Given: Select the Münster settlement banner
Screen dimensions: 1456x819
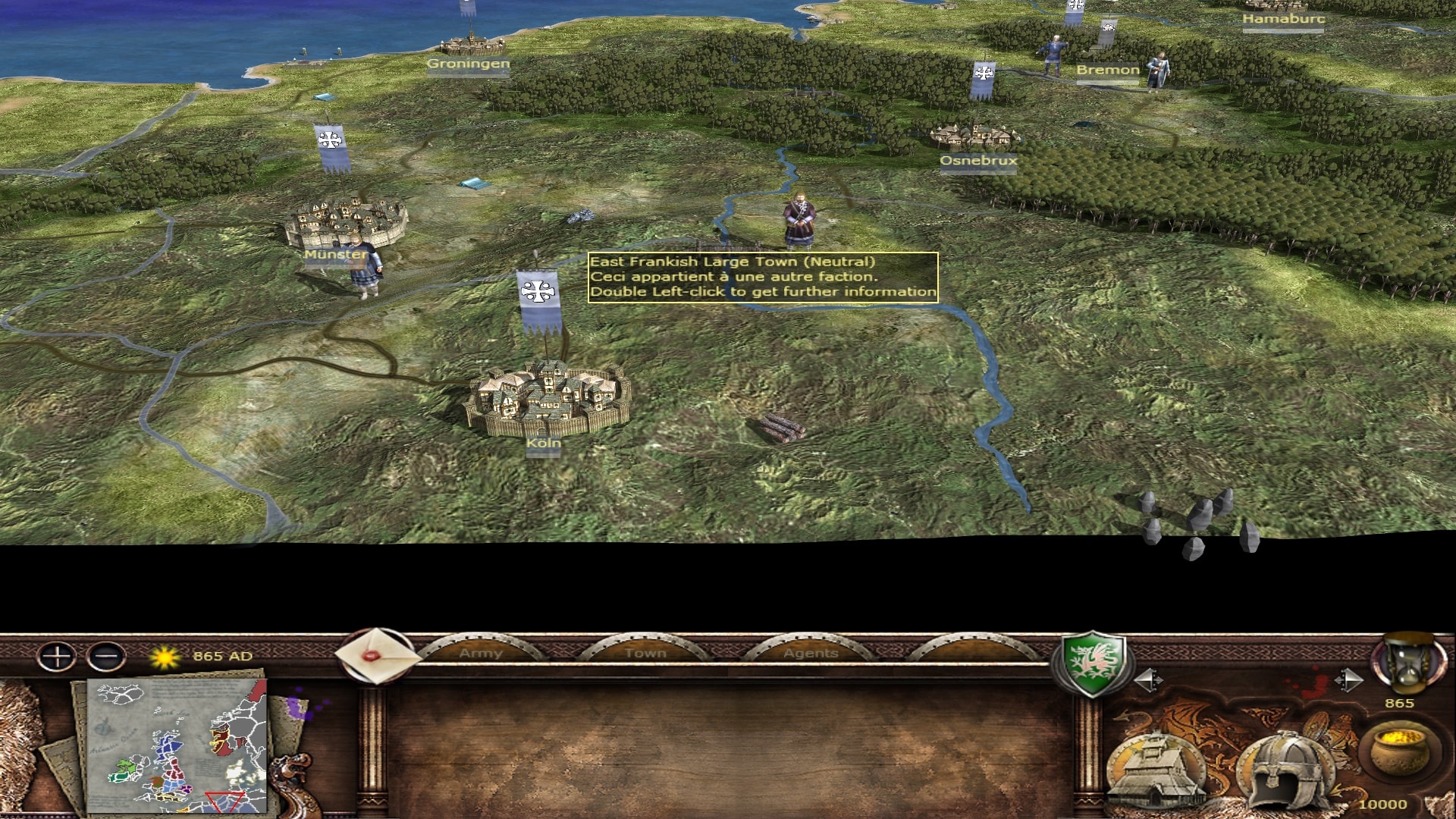Looking at the screenshot, I should coord(331,146).
